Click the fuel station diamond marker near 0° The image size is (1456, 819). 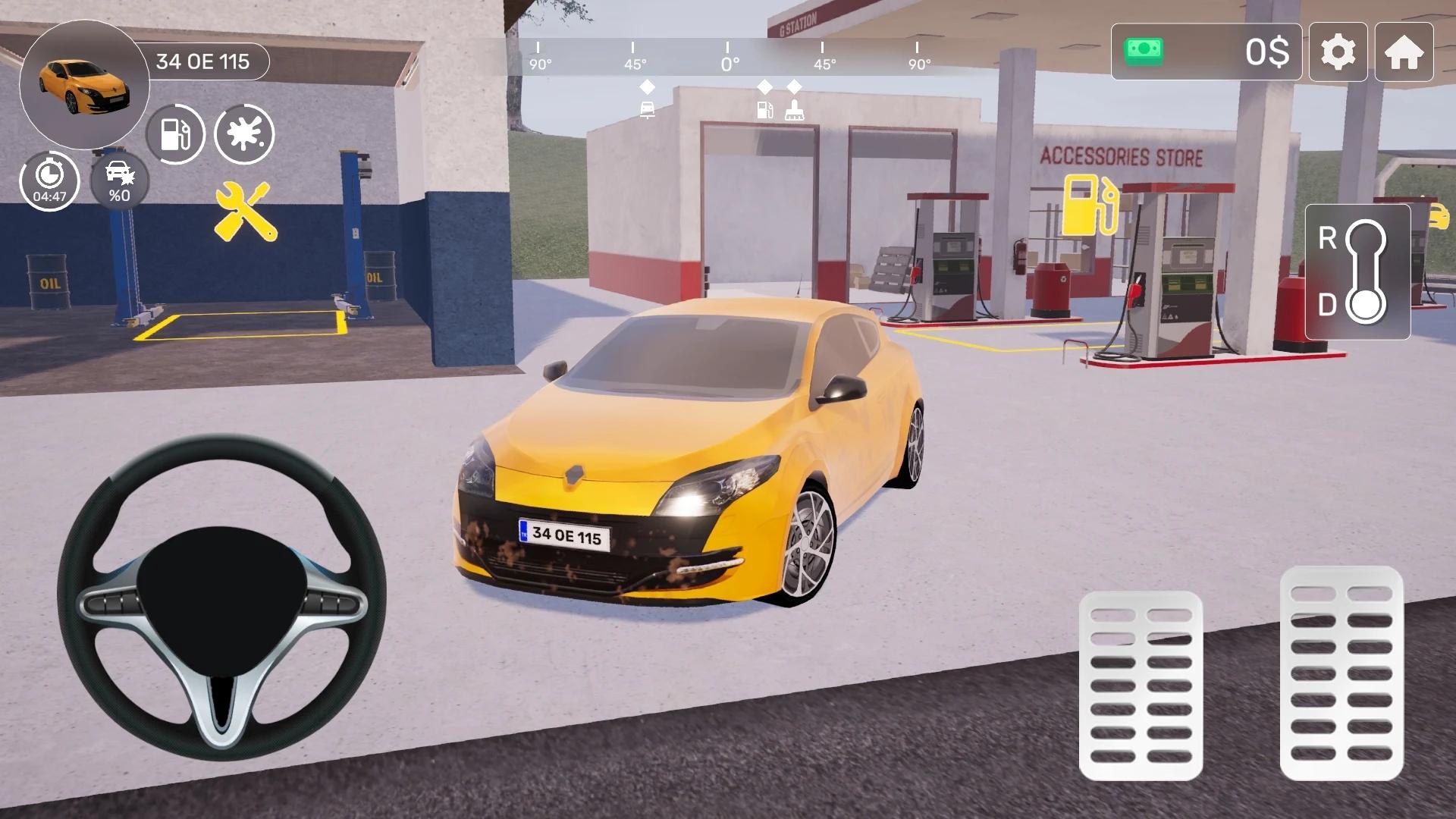pyautogui.click(x=764, y=86)
